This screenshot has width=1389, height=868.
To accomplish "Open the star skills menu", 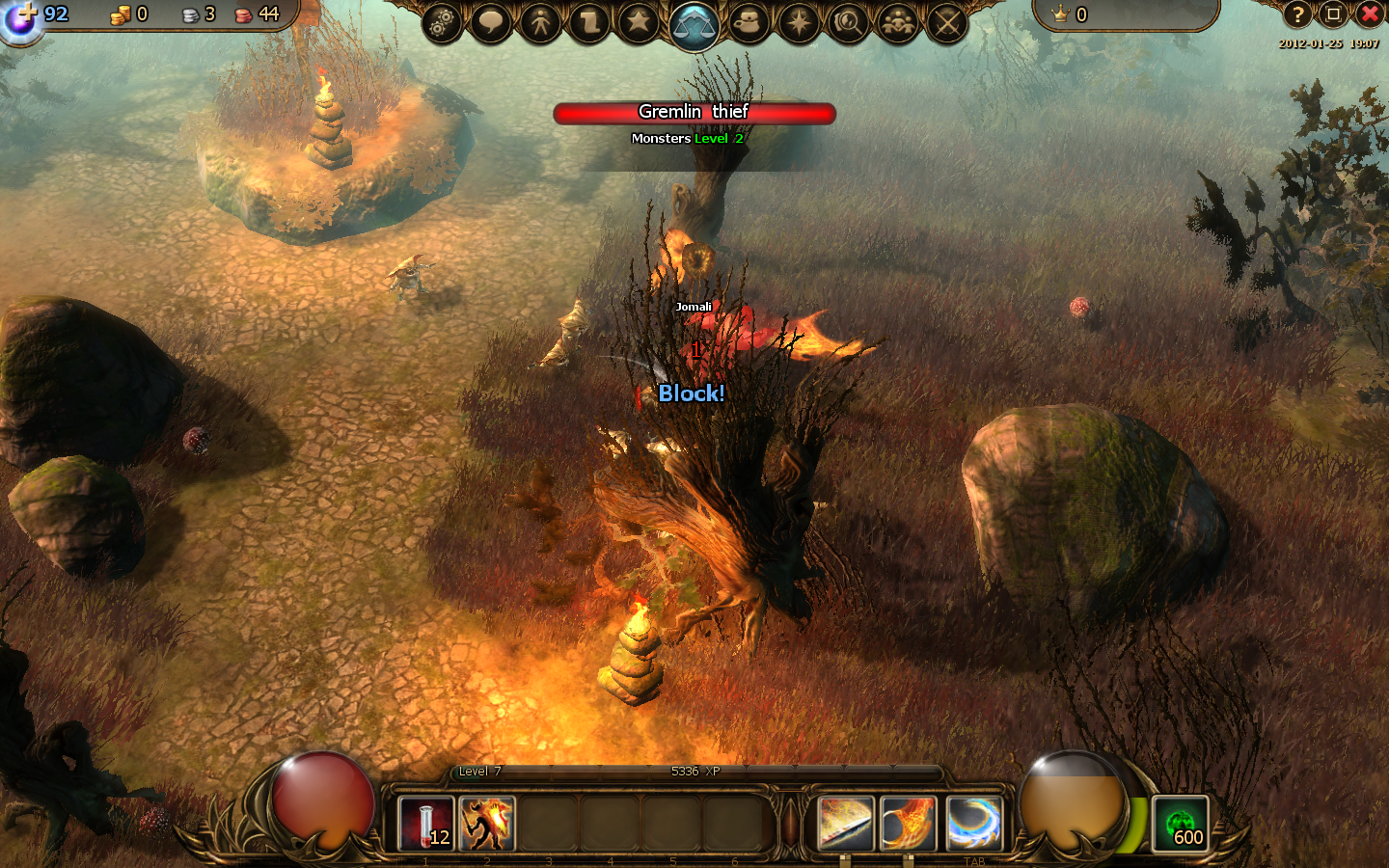I will click(639, 22).
